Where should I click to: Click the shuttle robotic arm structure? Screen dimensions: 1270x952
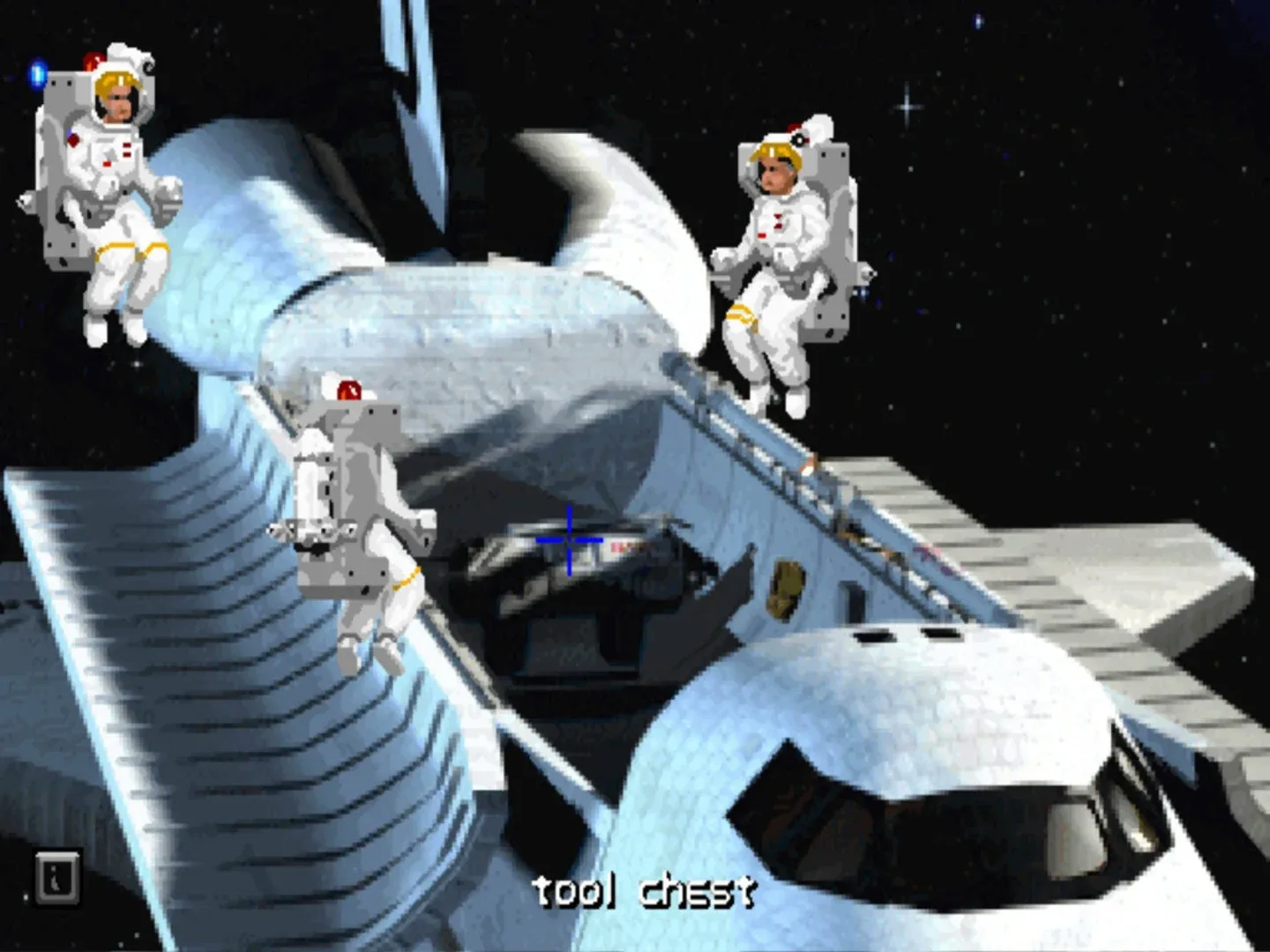(x=423, y=106)
